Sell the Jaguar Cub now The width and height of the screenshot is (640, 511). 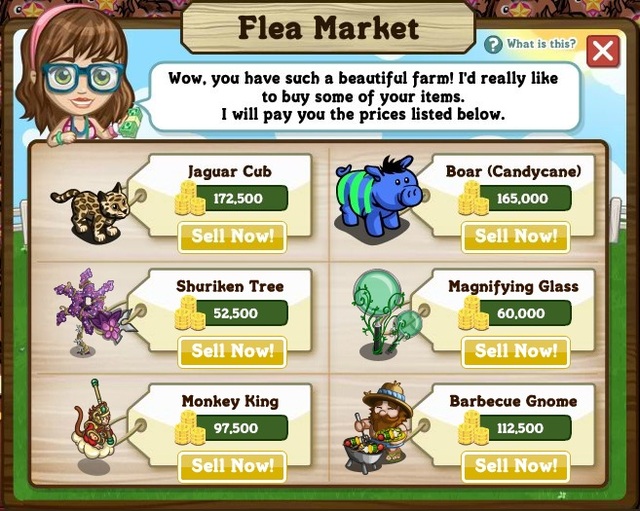(232, 236)
